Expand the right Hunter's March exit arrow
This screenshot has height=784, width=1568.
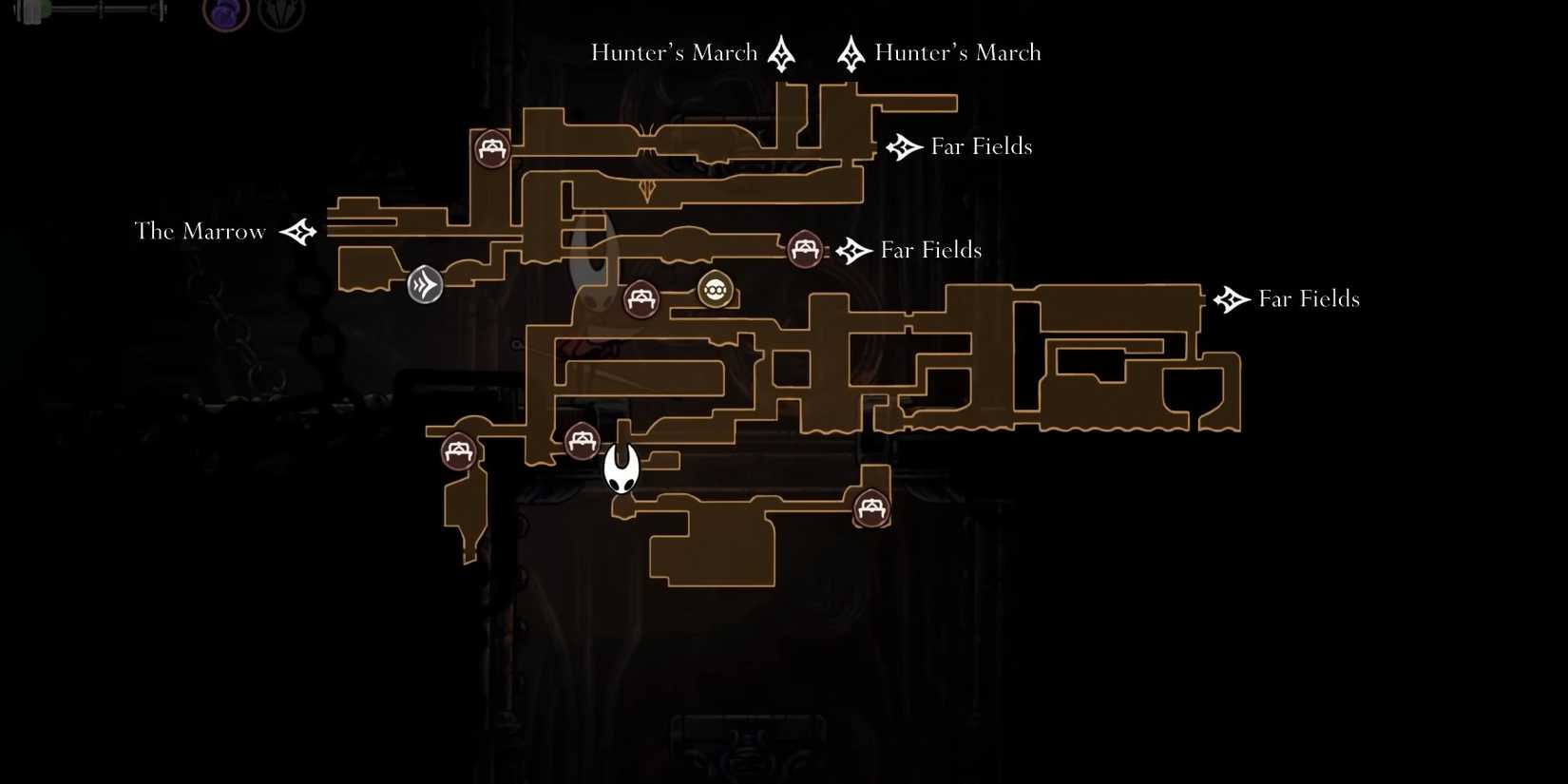[851, 53]
